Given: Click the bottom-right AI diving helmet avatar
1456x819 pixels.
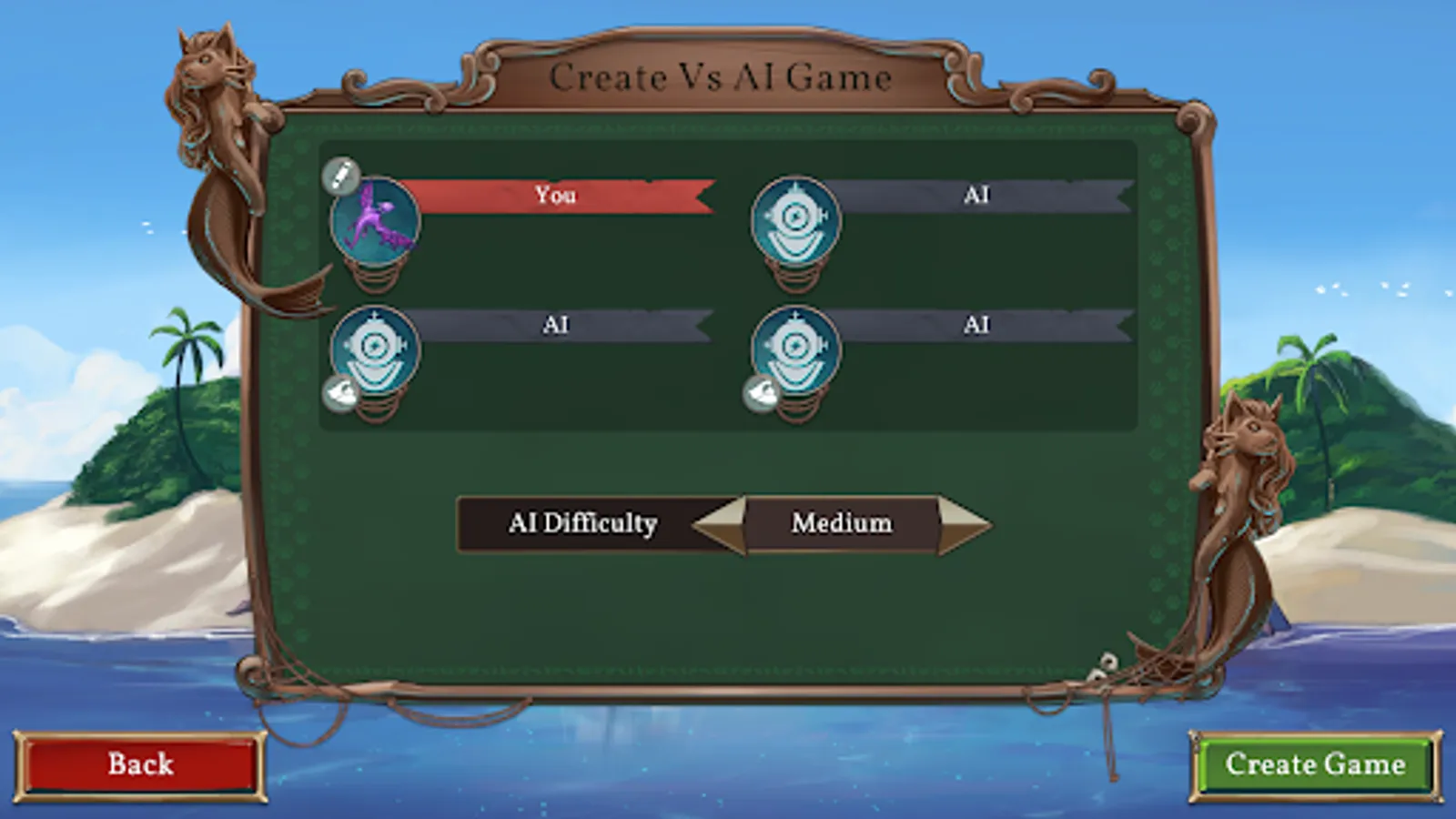Looking at the screenshot, I should click(796, 350).
